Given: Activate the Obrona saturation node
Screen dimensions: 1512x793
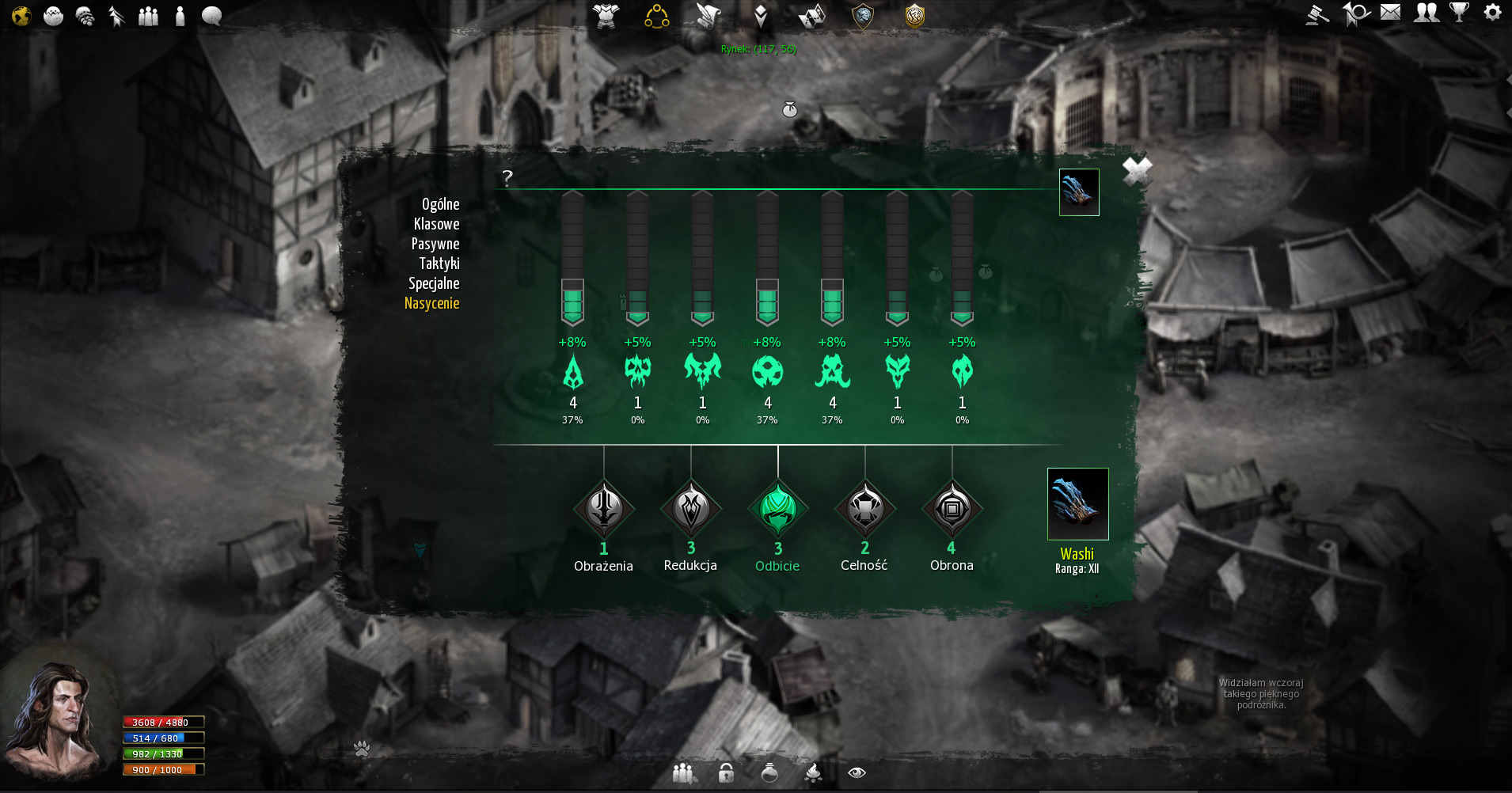Looking at the screenshot, I should (x=952, y=509).
